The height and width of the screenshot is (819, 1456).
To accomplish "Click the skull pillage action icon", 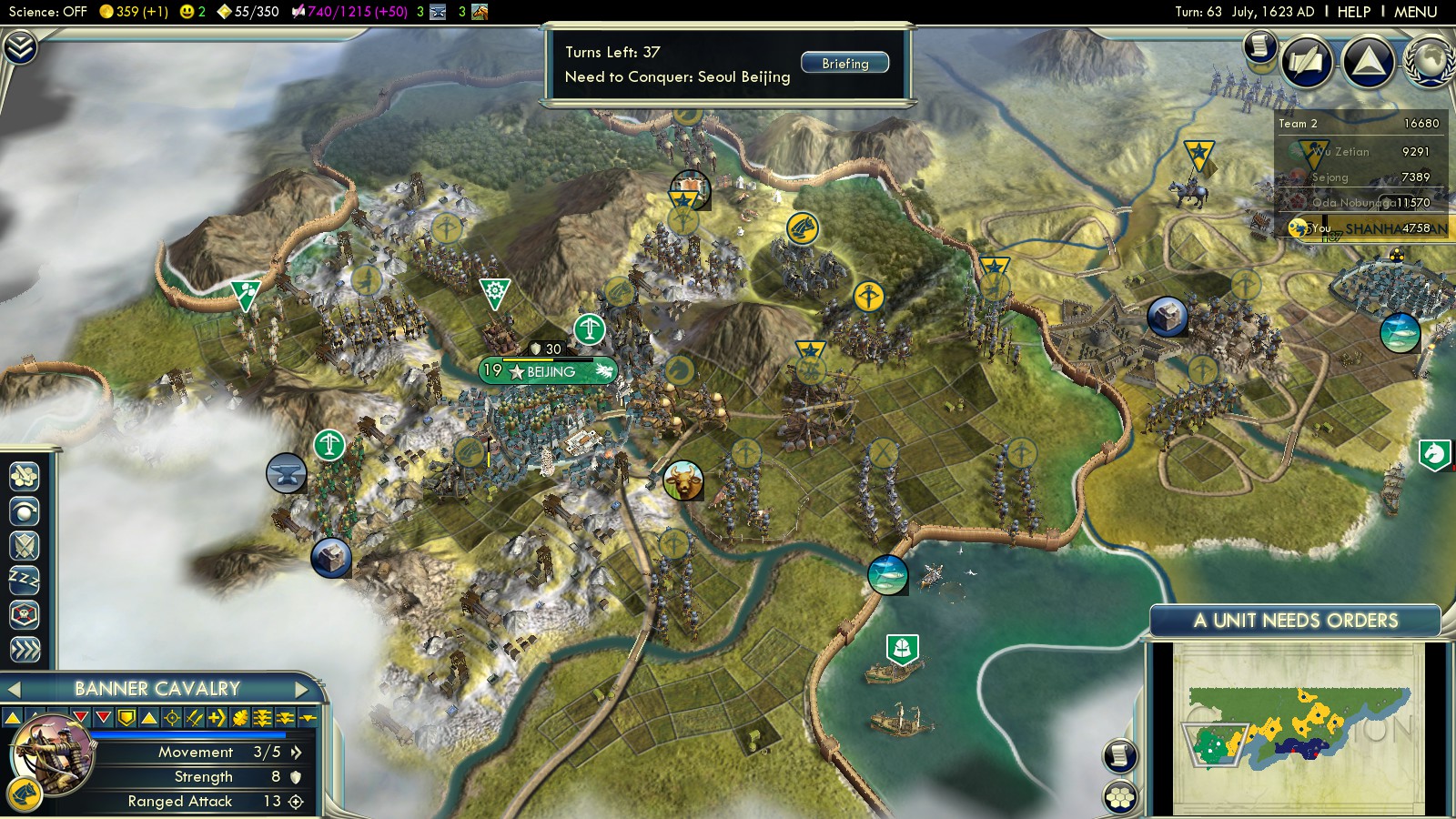I will pyautogui.click(x=24, y=614).
